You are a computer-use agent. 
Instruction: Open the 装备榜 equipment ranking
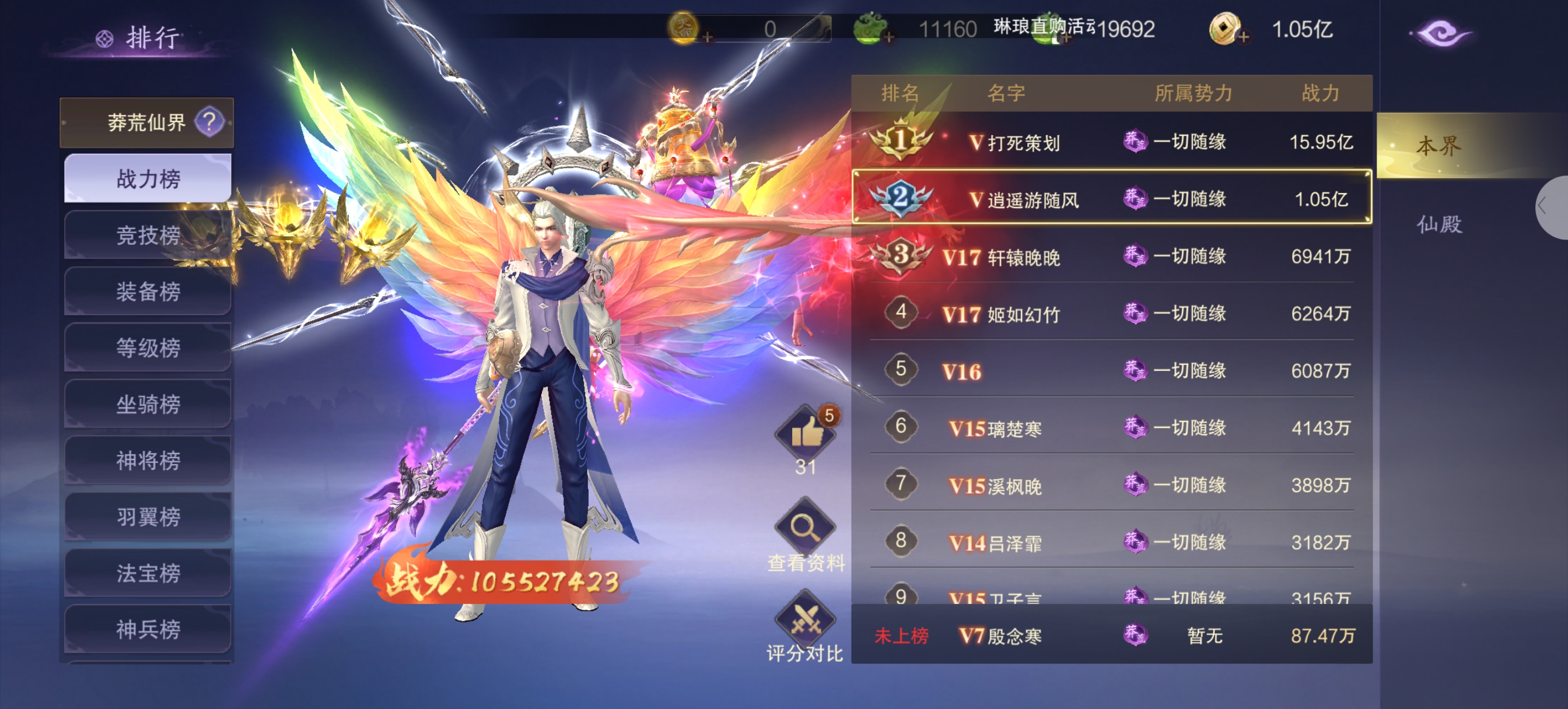click(x=148, y=292)
